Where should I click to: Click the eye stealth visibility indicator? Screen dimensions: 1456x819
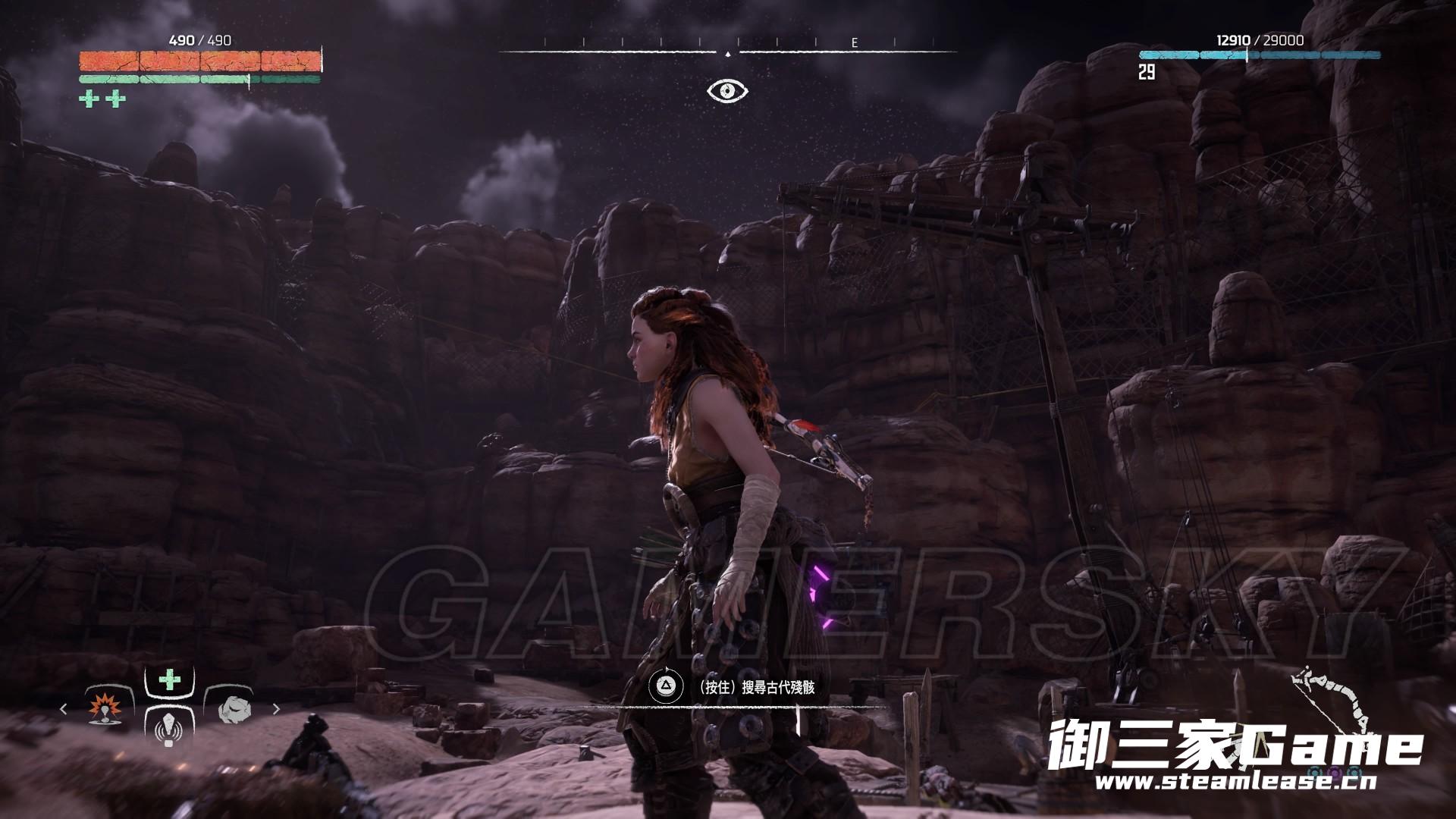click(x=727, y=91)
